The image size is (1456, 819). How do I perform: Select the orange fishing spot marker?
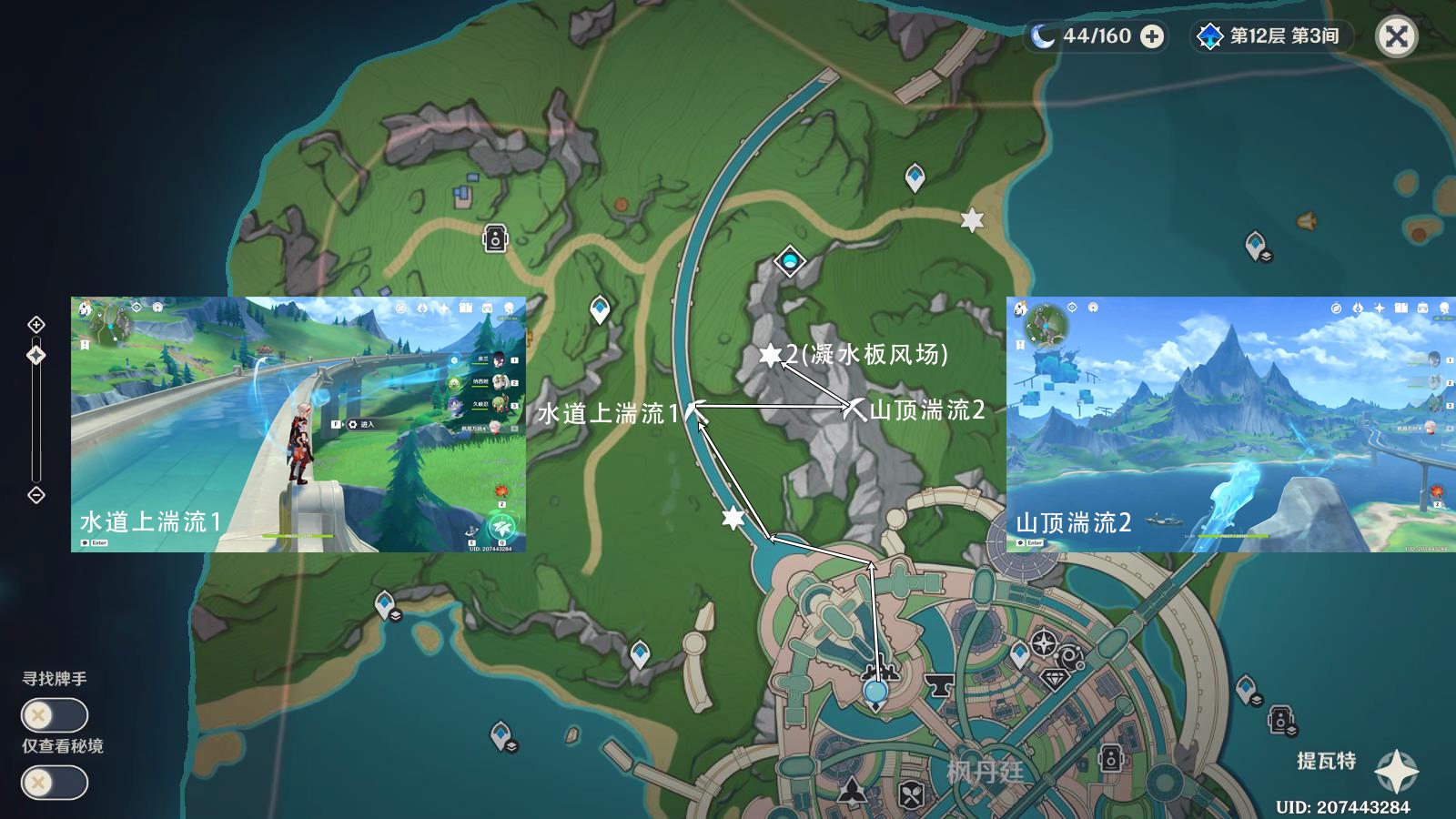point(1307,221)
